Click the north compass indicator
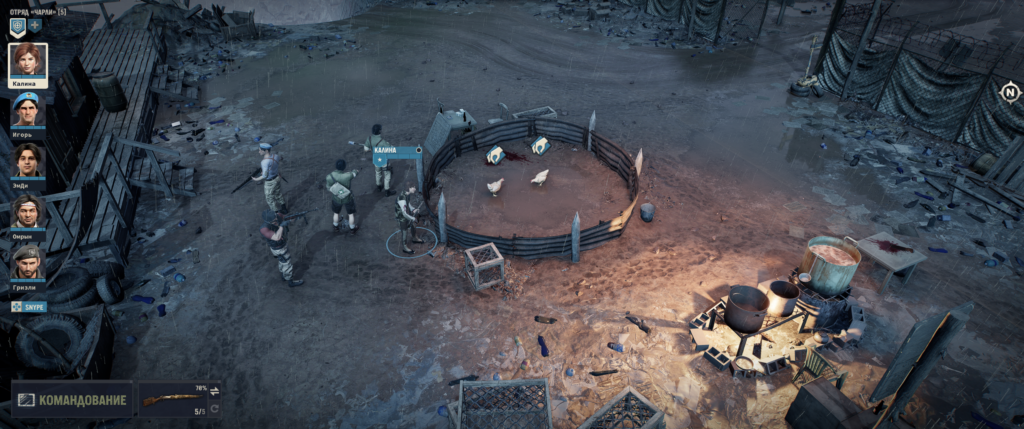Screen dimensions: 1024x429 pos(1009,93)
